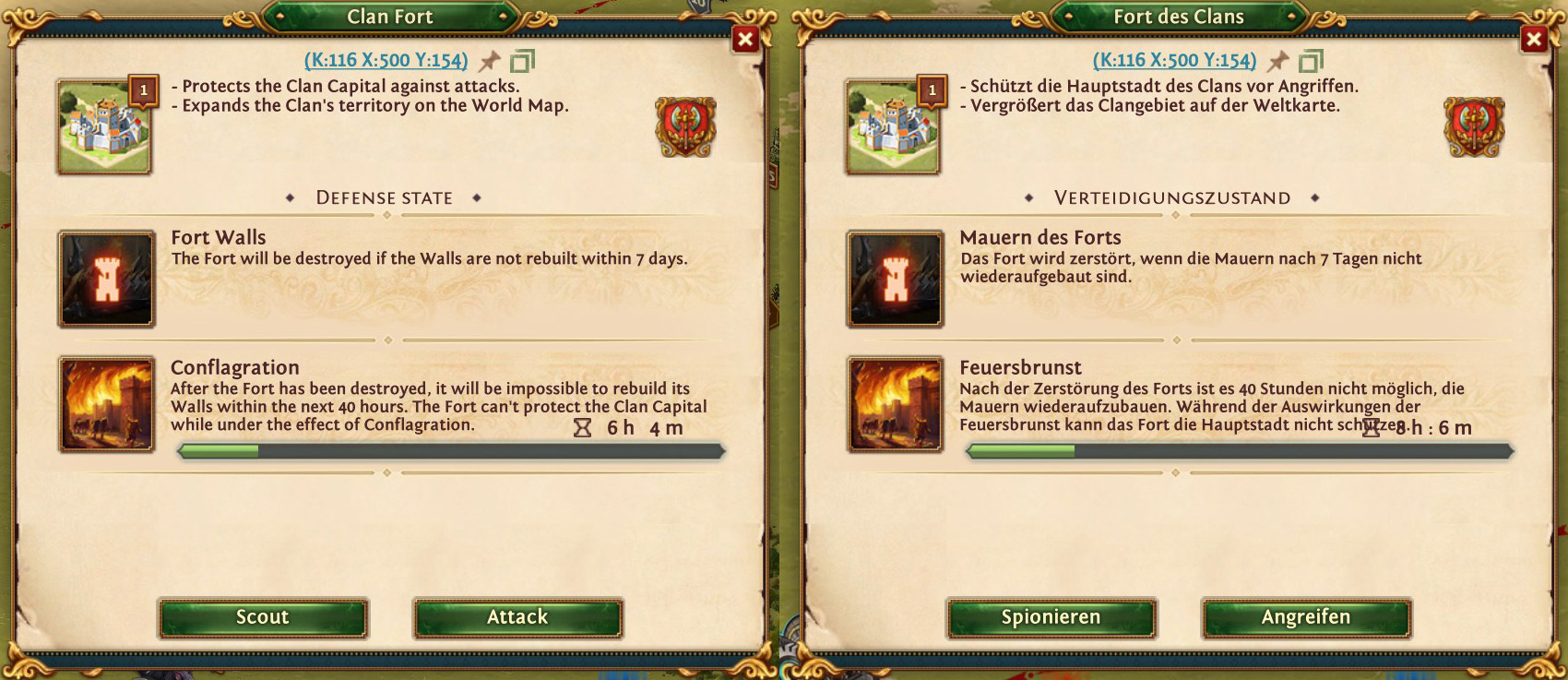Copy coordinates icon in Clan Fort panel

[522, 62]
